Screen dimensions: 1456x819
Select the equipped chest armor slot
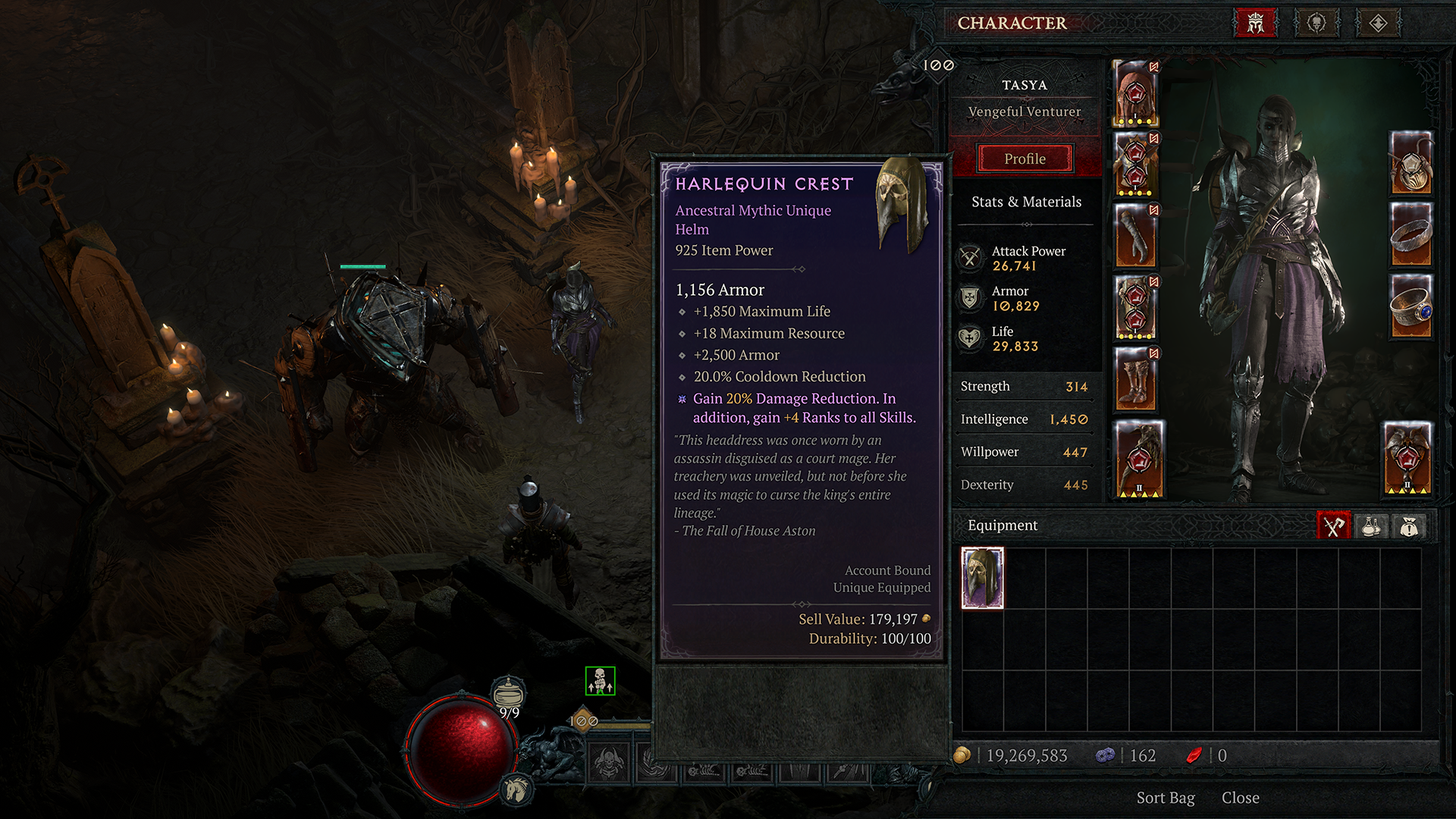coord(1135,165)
